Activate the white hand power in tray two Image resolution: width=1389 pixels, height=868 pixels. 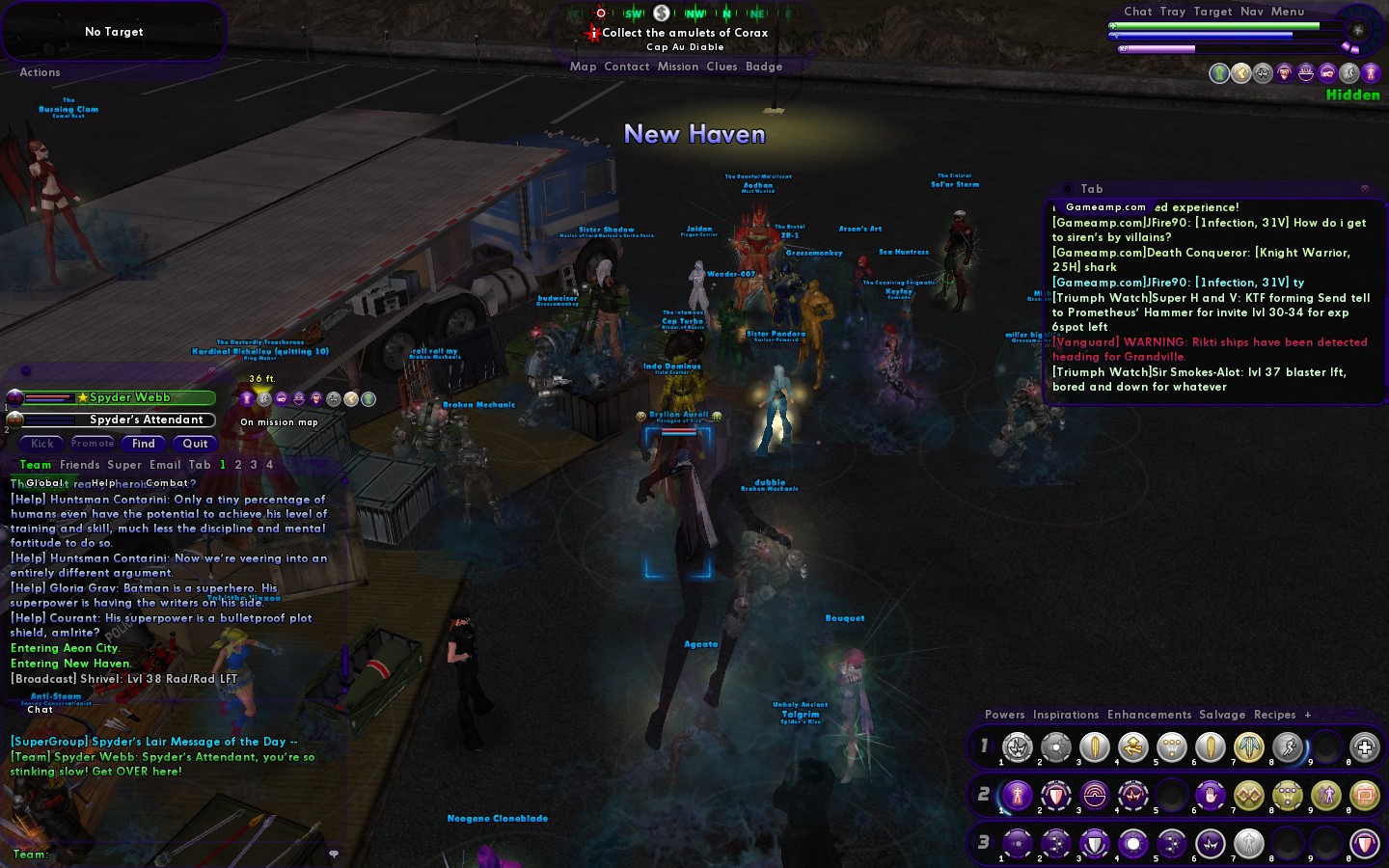pos(1211,796)
